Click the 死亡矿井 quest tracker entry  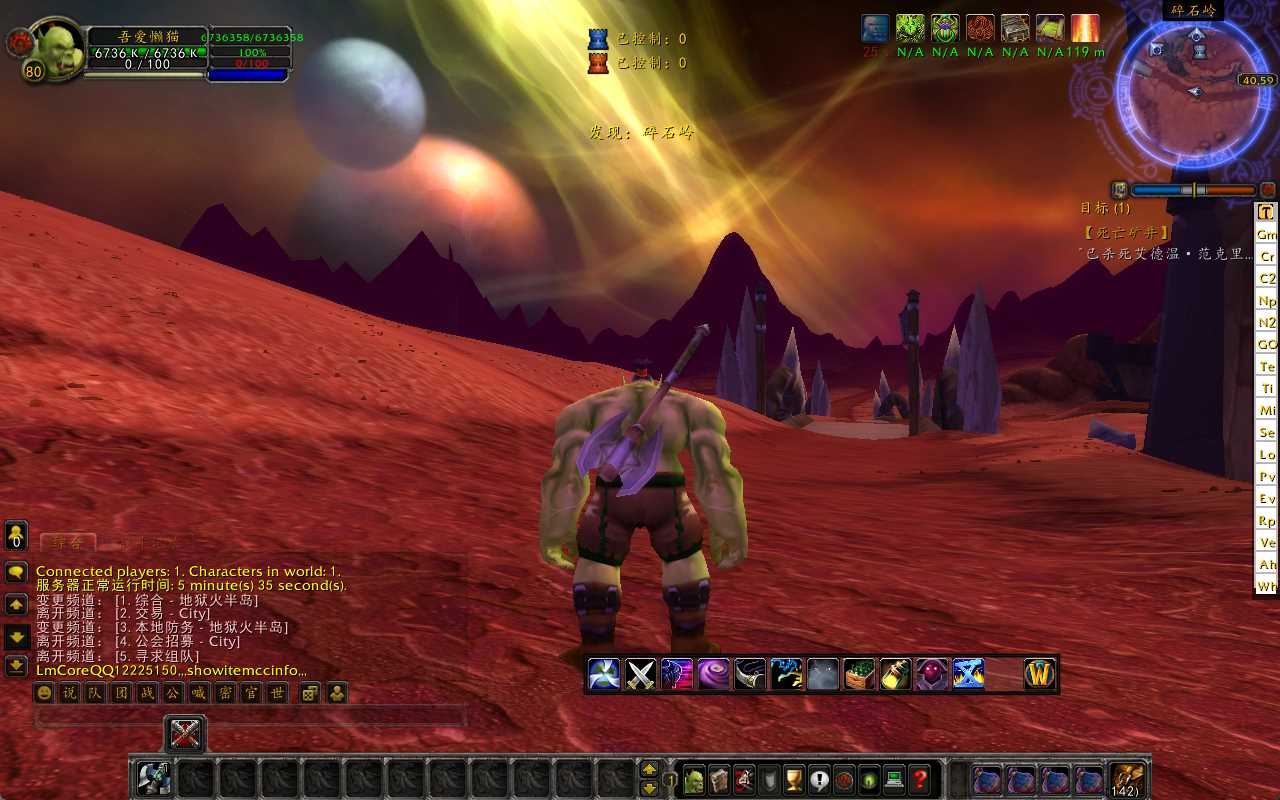pos(1126,232)
